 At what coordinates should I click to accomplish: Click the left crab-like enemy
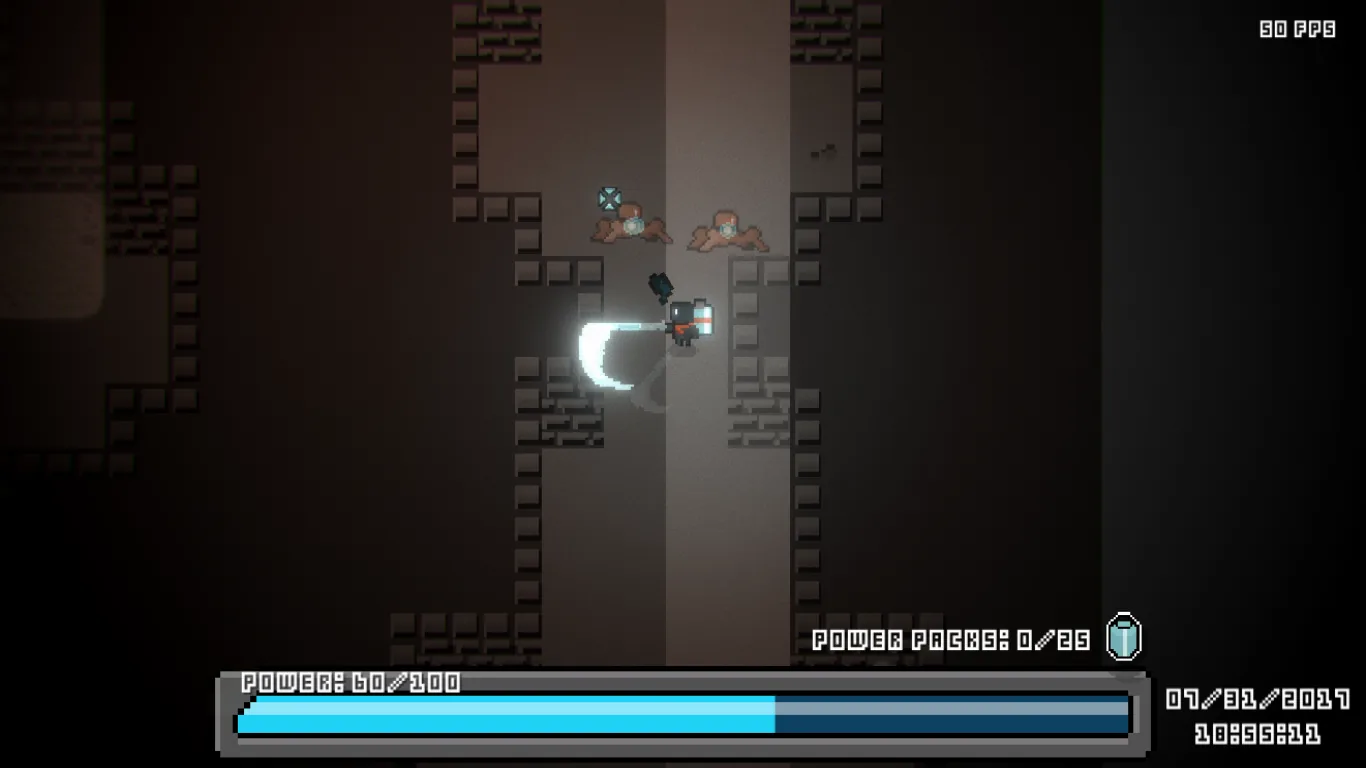628,231
